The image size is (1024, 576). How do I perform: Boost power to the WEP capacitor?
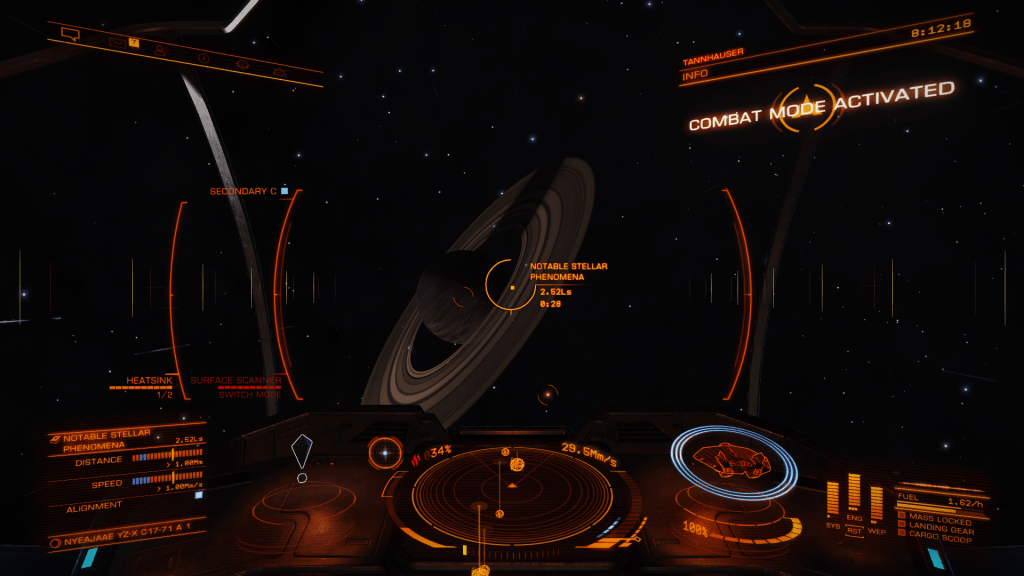[876, 500]
